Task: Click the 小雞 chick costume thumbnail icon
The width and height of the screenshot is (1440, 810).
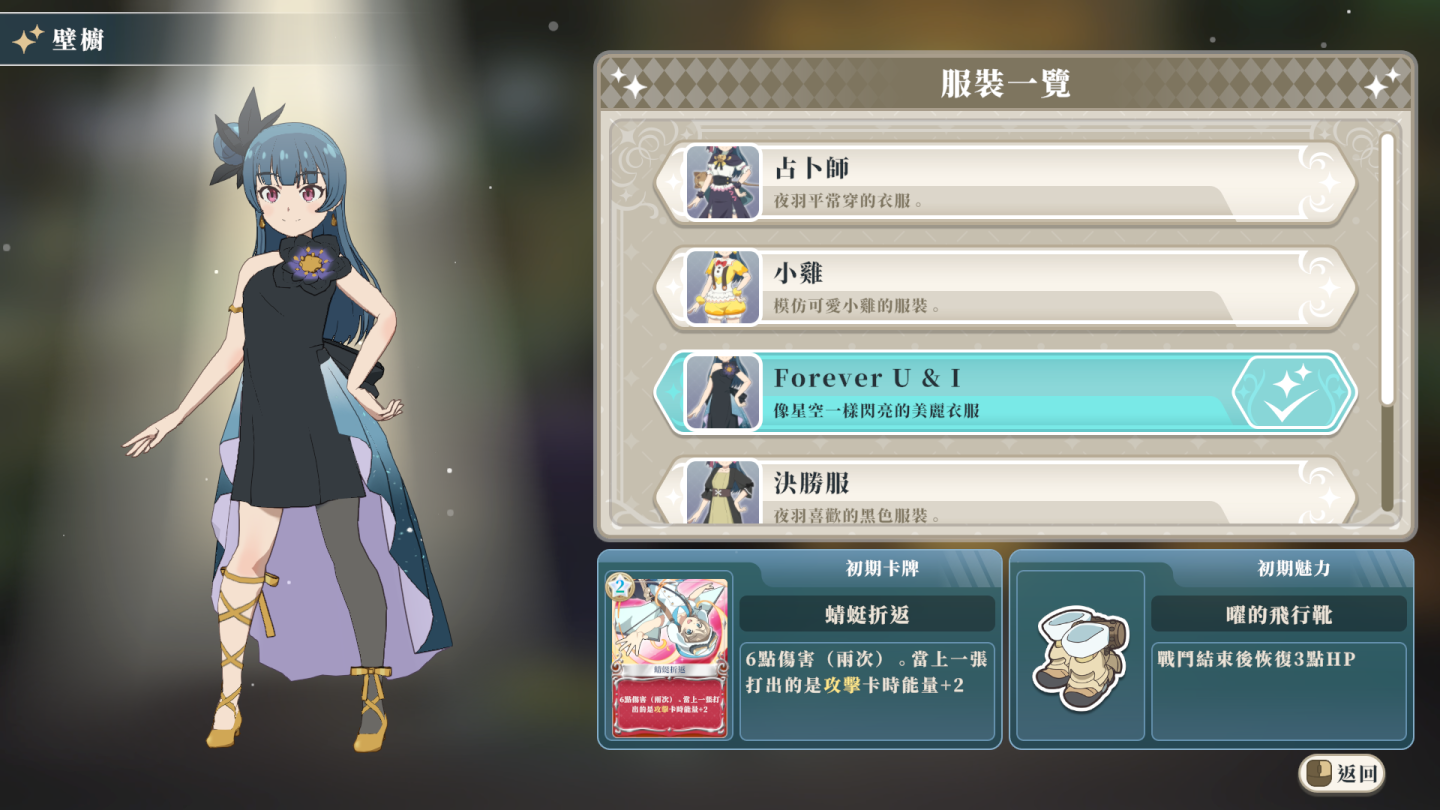Action: (719, 289)
